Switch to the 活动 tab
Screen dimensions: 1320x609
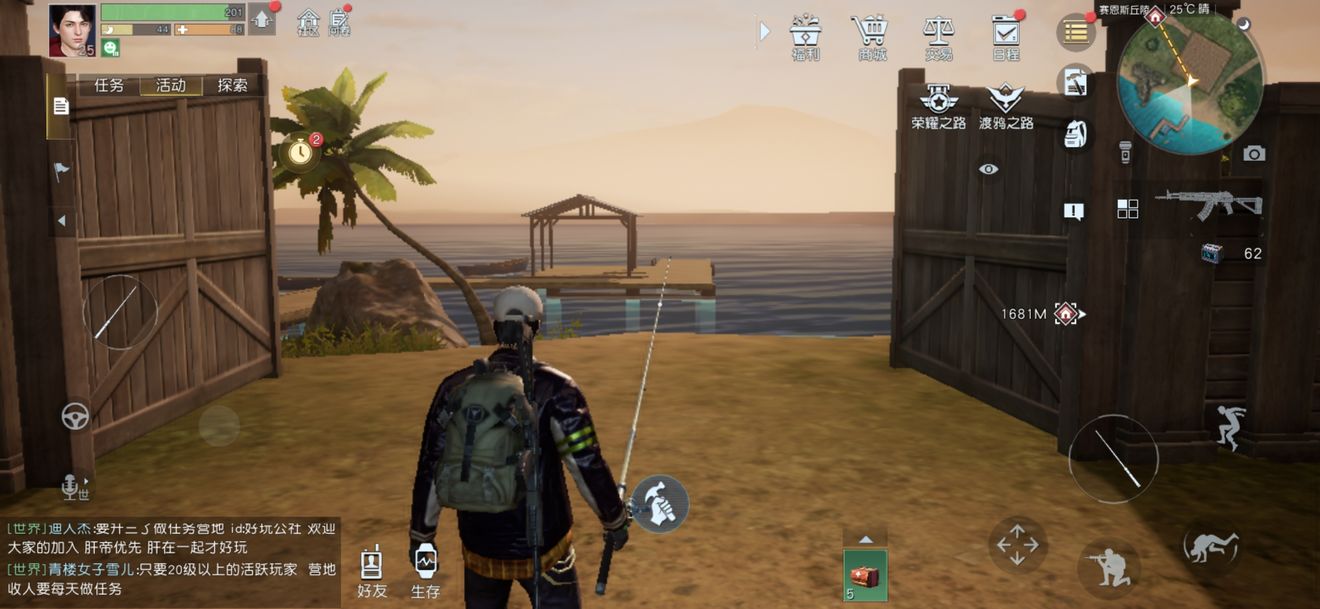(x=171, y=86)
